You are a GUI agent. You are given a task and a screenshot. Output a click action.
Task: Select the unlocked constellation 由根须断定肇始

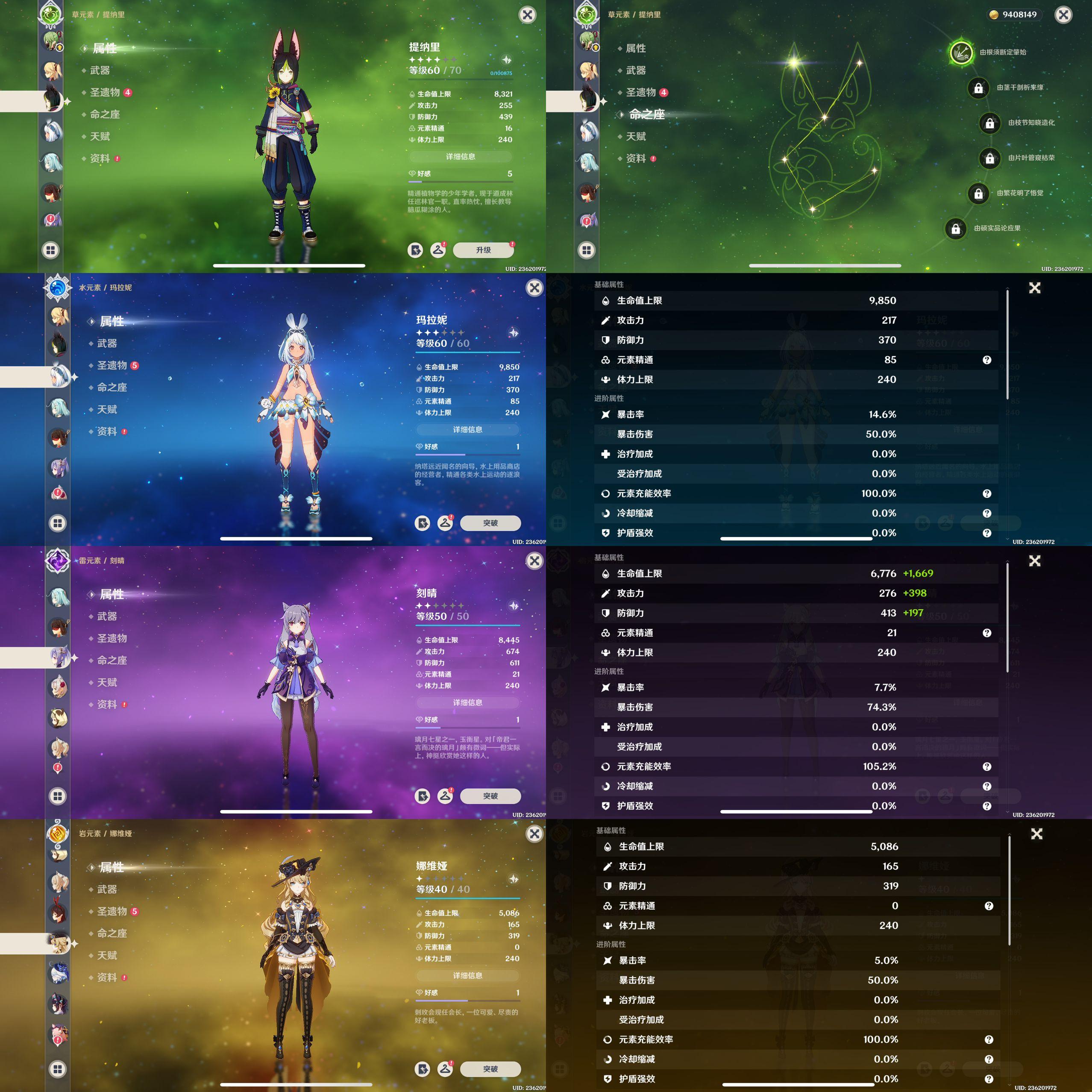pos(960,53)
